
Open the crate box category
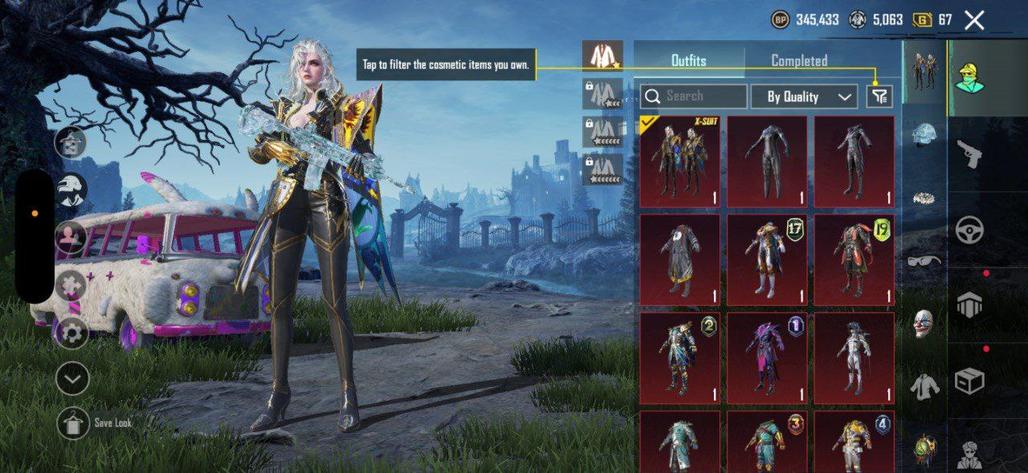click(969, 380)
